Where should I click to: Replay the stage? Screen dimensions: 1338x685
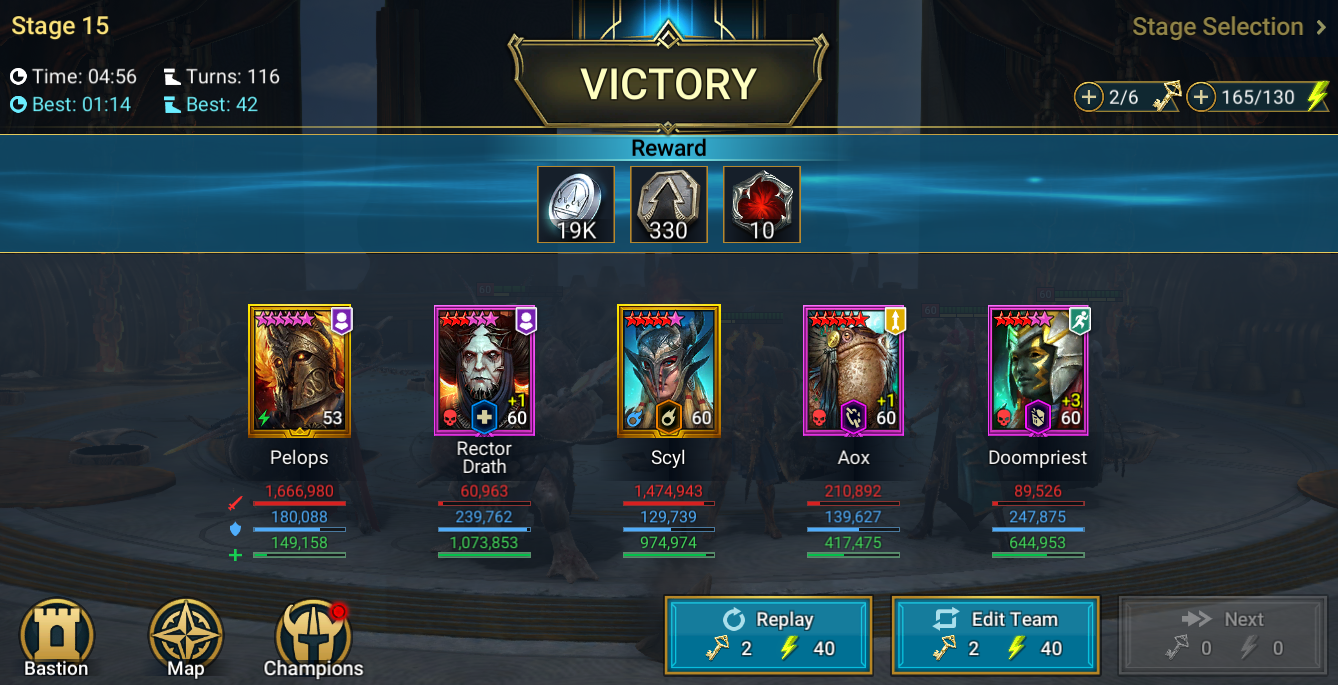click(x=768, y=633)
